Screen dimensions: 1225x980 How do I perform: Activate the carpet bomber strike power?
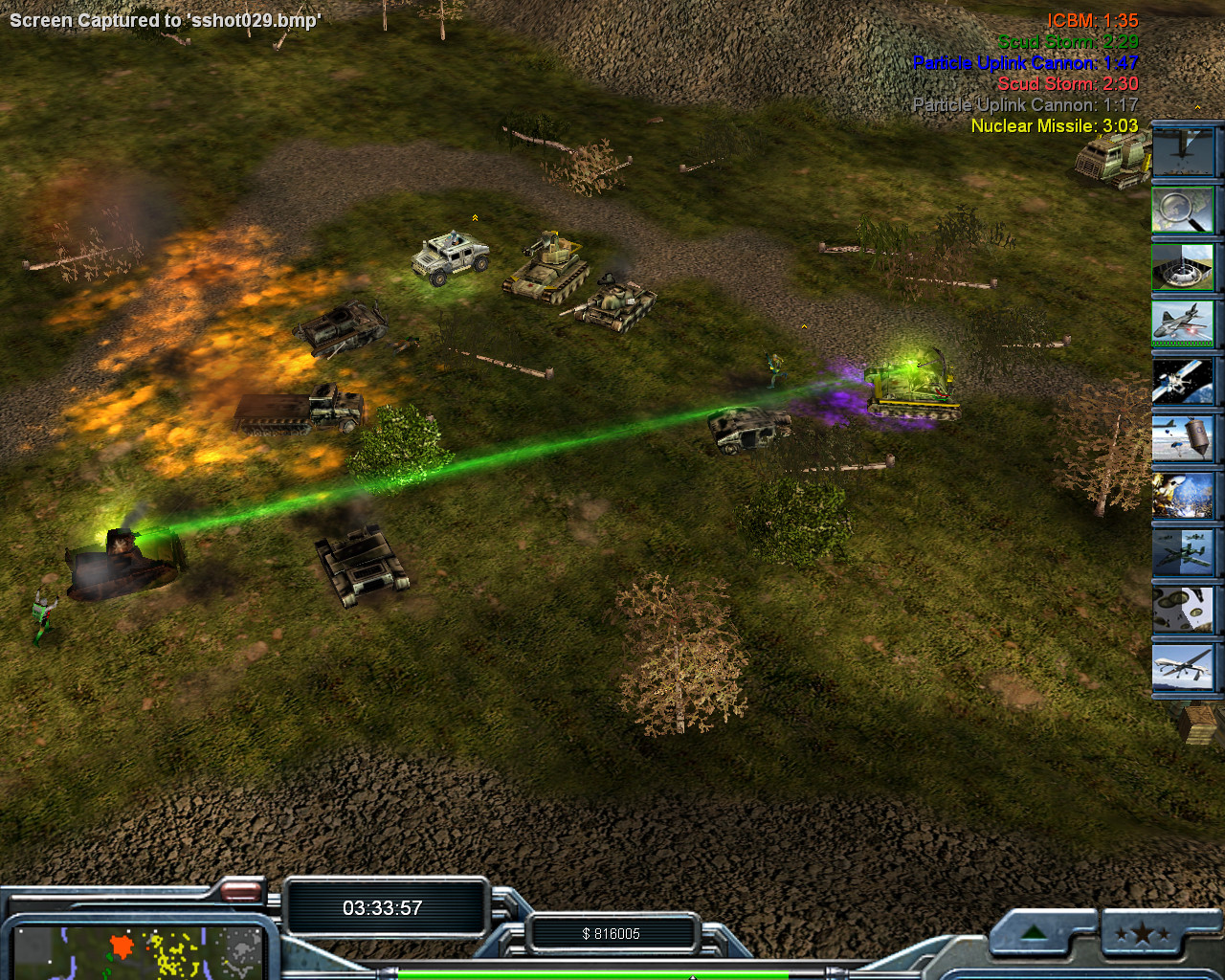(1183, 153)
